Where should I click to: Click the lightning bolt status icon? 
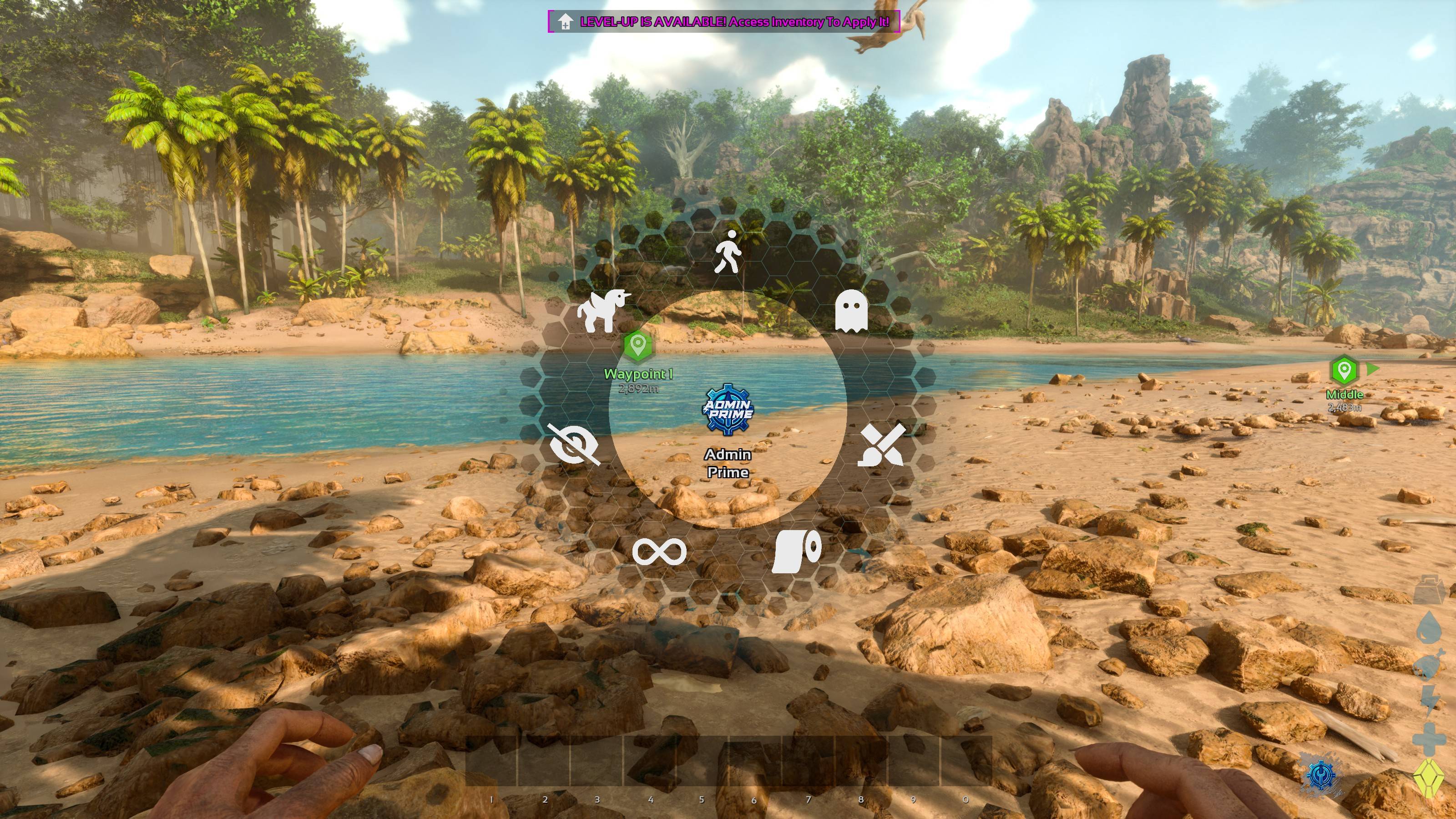(x=1430, y=701)
